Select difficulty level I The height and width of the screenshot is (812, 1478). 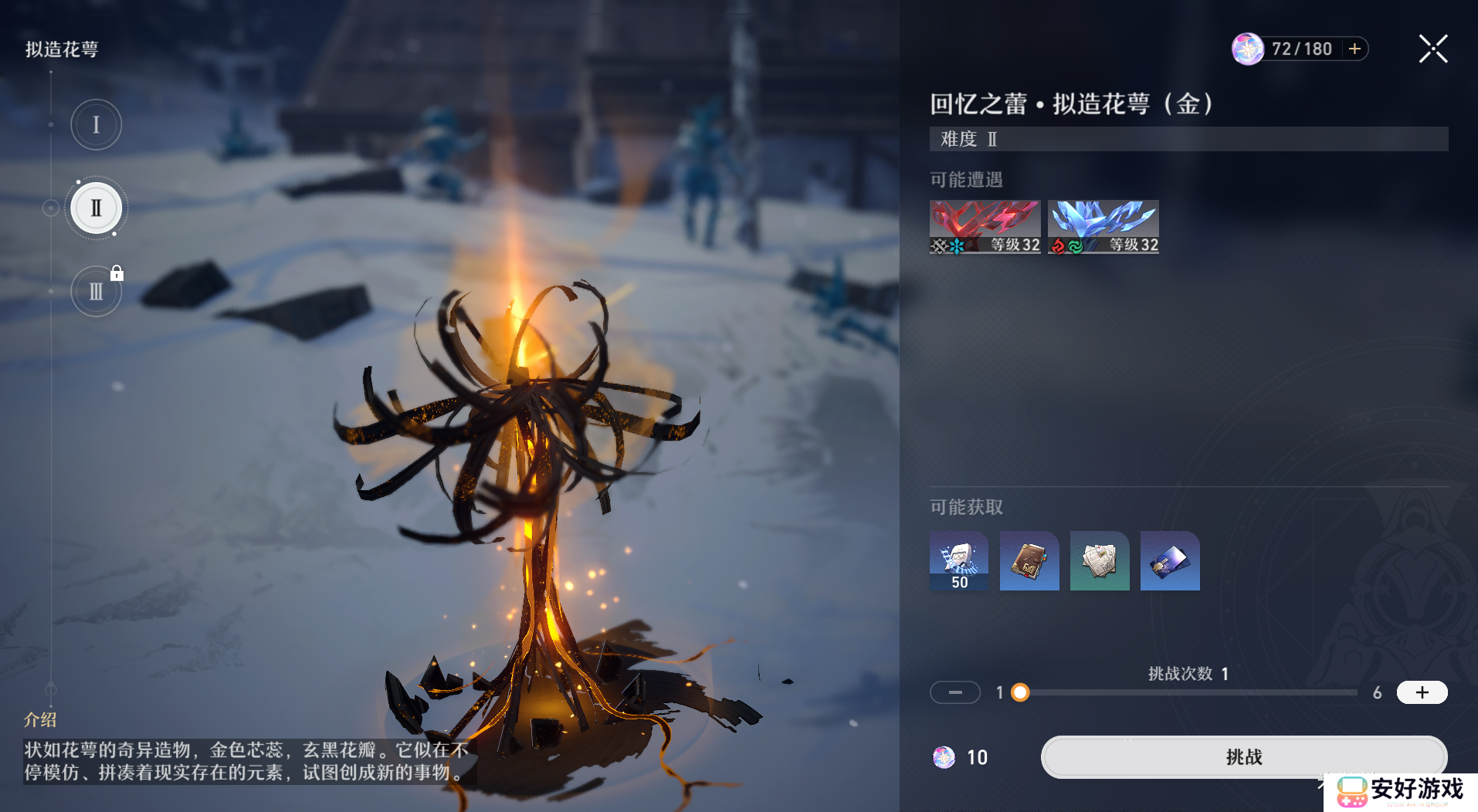(x=96, y=125)
